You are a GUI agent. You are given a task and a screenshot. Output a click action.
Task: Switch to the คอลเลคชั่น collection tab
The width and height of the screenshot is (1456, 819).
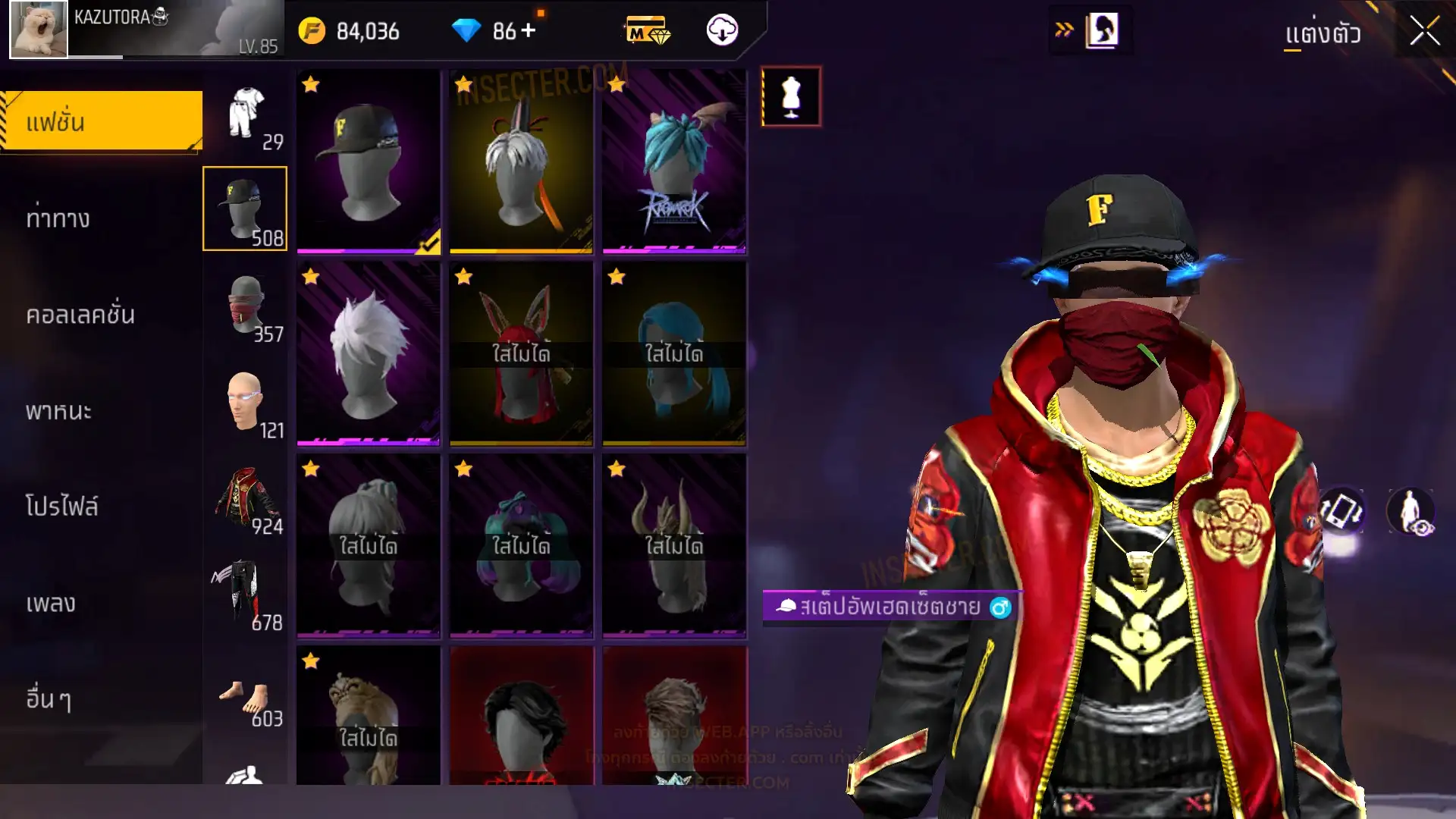(x=80, y=315)
